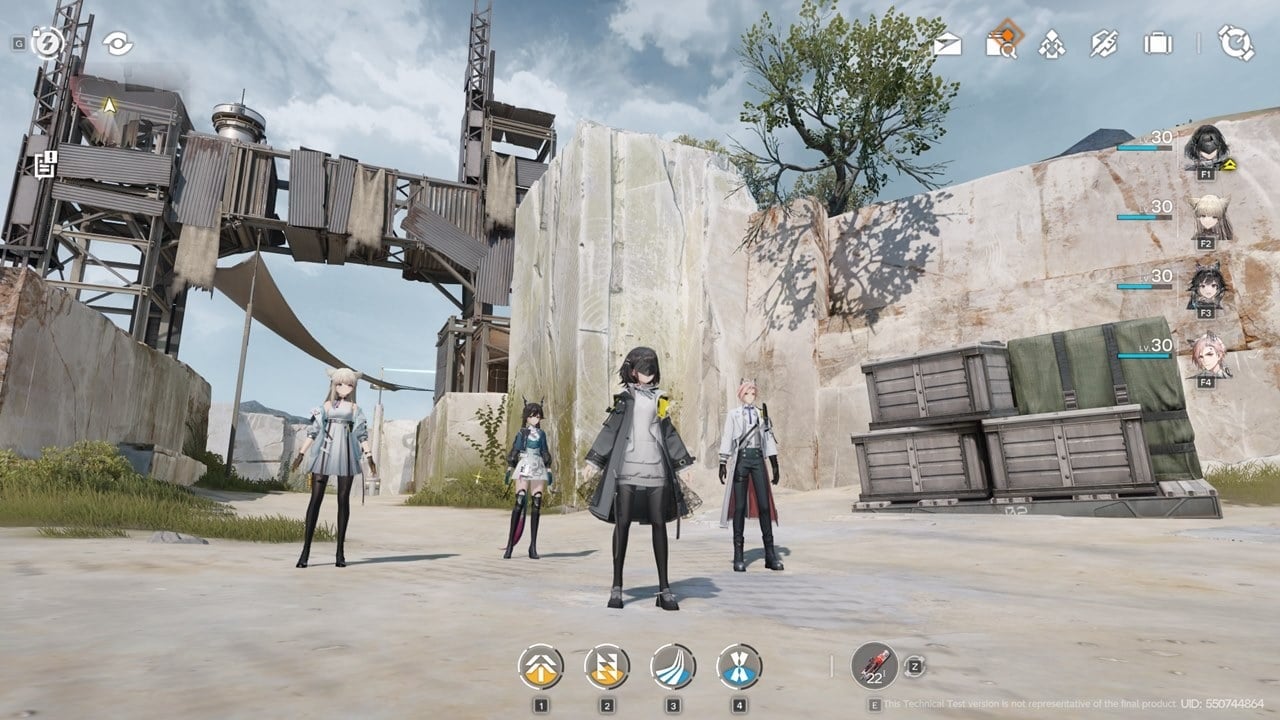Toggle the eye icon
The height and width of the screenshot is (720, 1280).
[x=117, y=44]
